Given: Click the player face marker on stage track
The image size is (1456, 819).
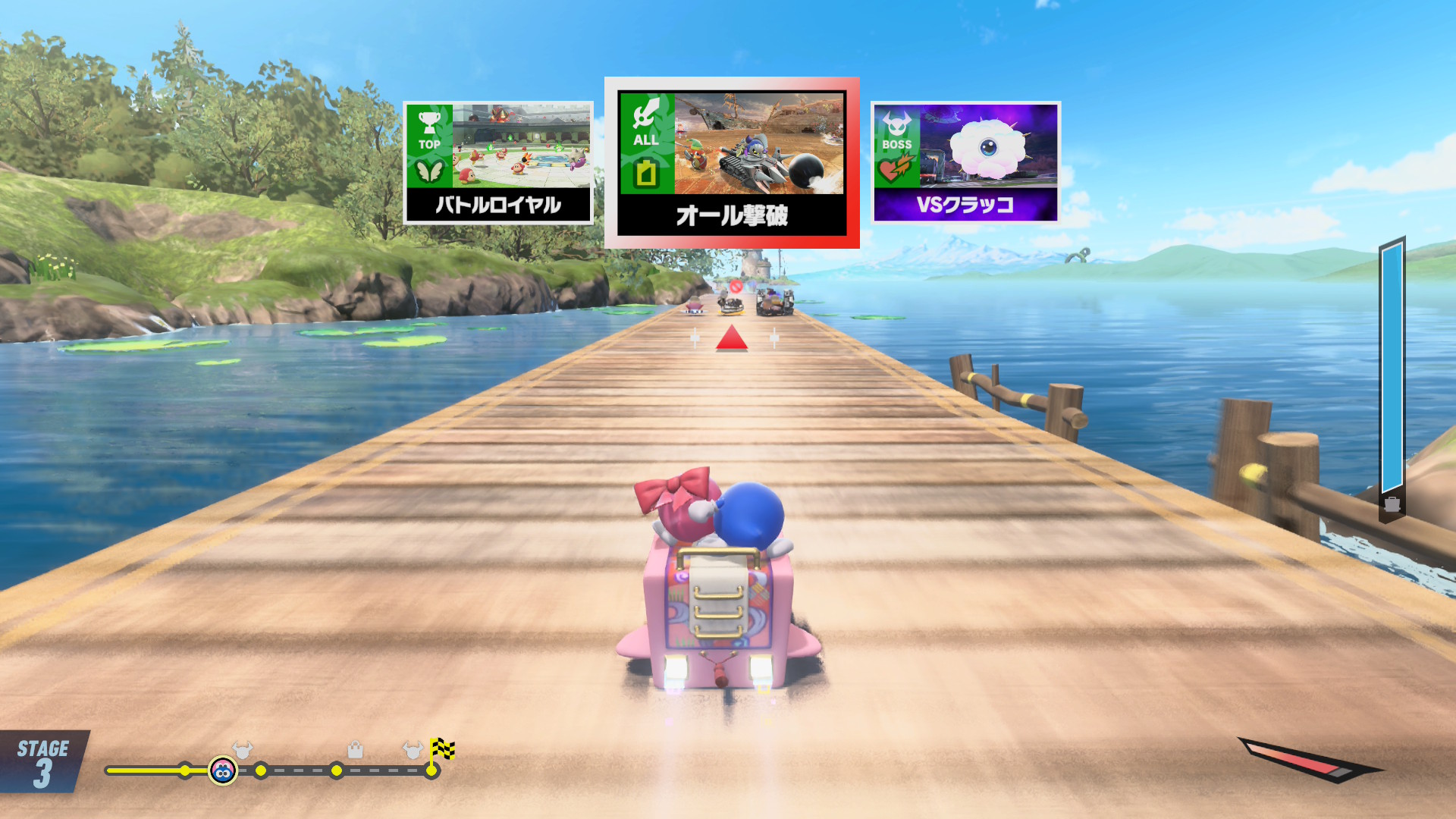Looking at the screenshot, I should pos(223,771).
